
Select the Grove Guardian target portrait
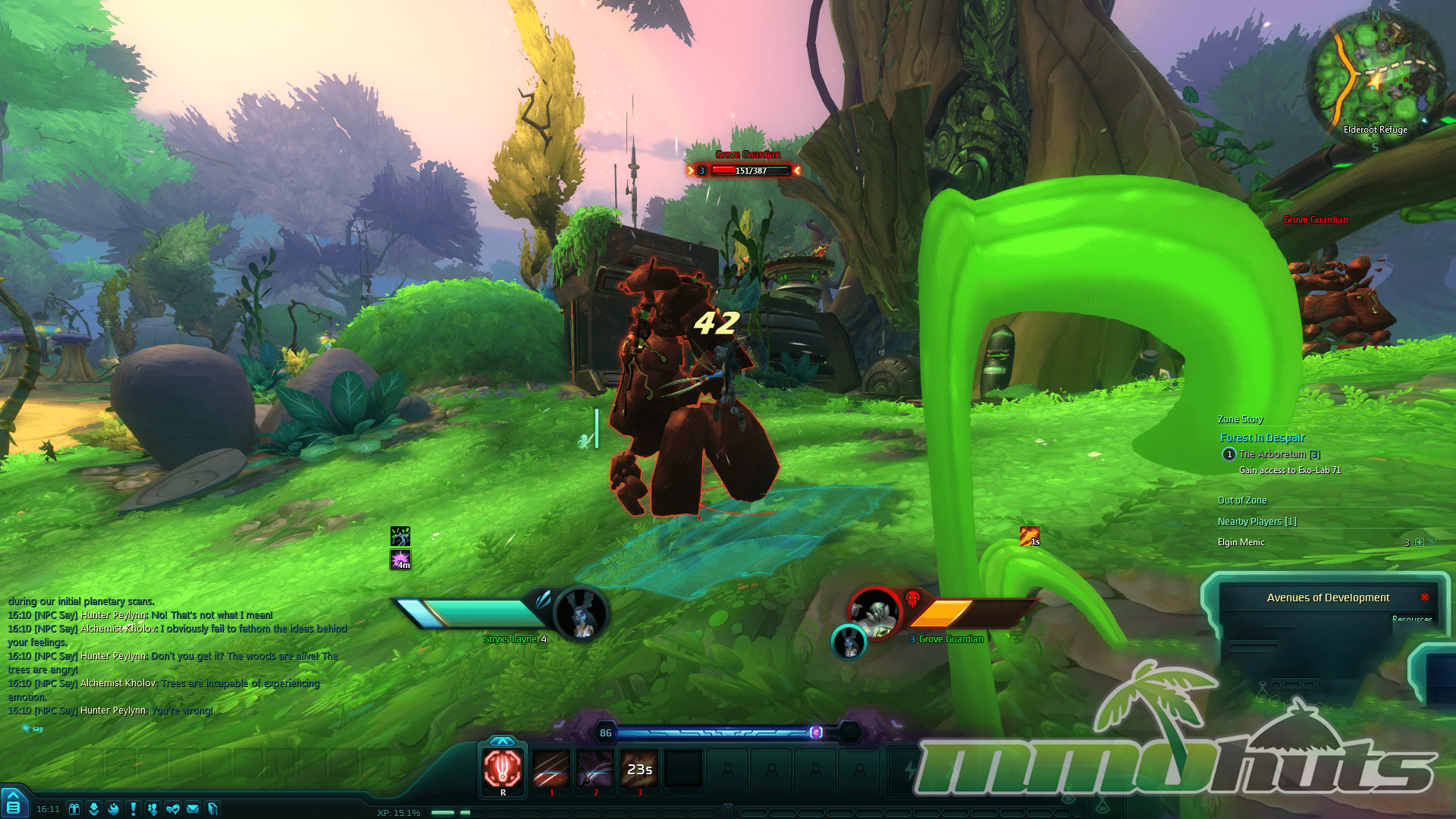pyautogui.click(x=875, y=611)
